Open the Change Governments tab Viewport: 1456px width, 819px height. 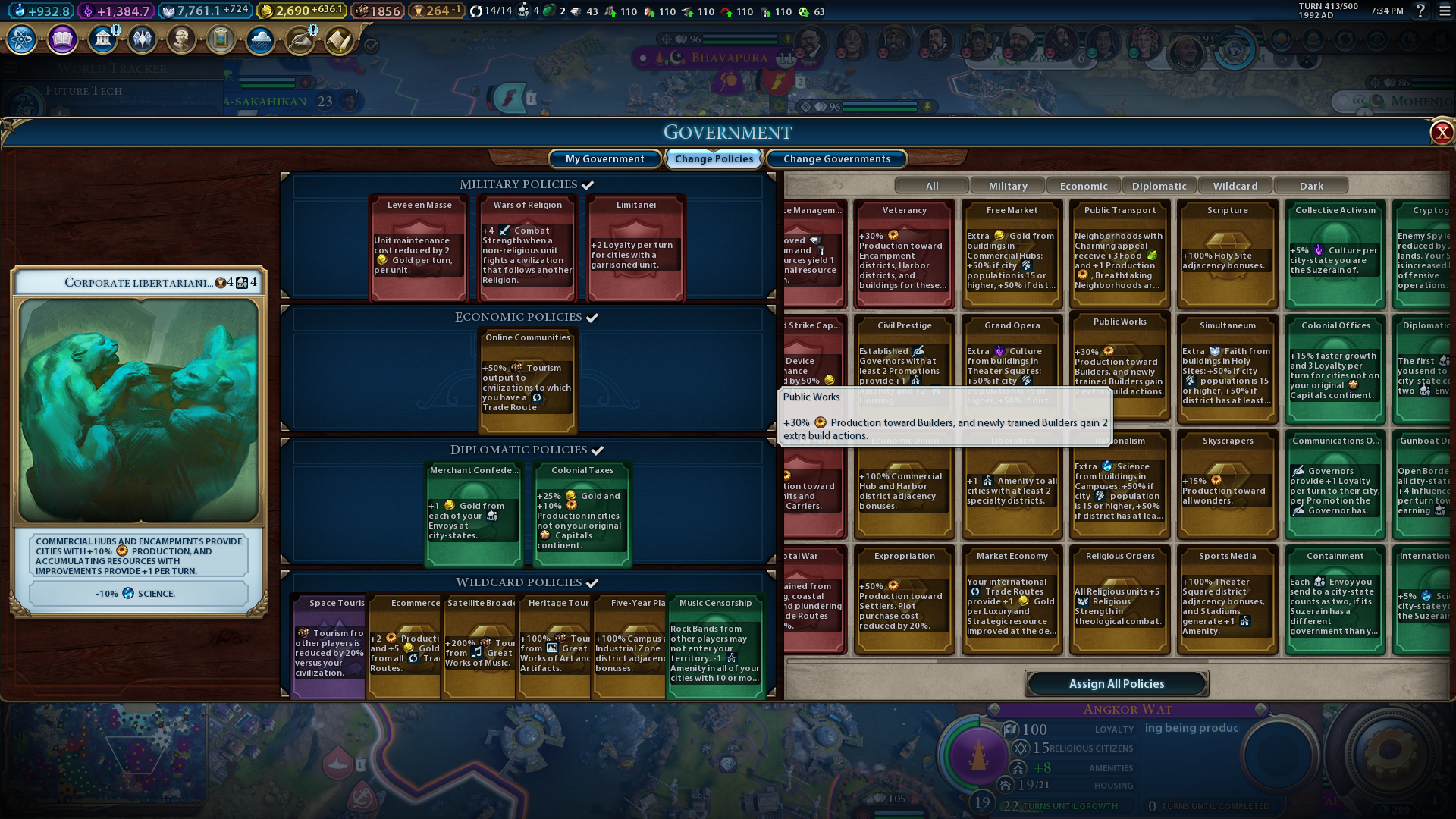point(836,158)
